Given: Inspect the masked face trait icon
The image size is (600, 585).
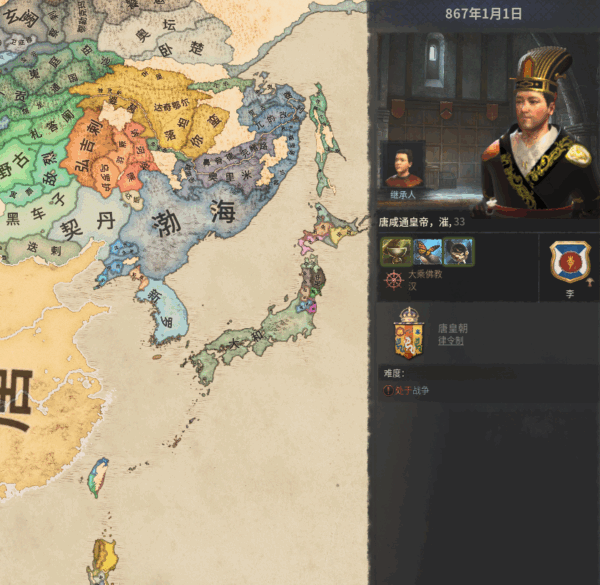Looking at the screenshot, I should (x=459, y=251).
